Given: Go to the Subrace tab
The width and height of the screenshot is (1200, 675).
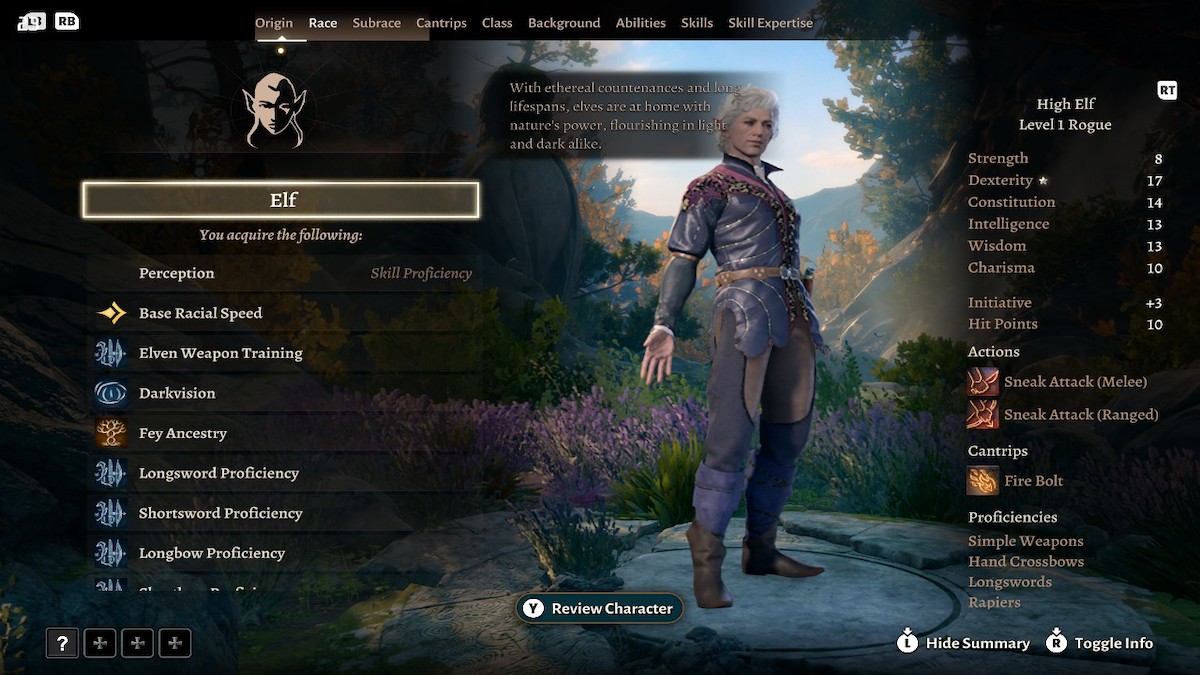Looking at the screenshot, I should [377, 23].
